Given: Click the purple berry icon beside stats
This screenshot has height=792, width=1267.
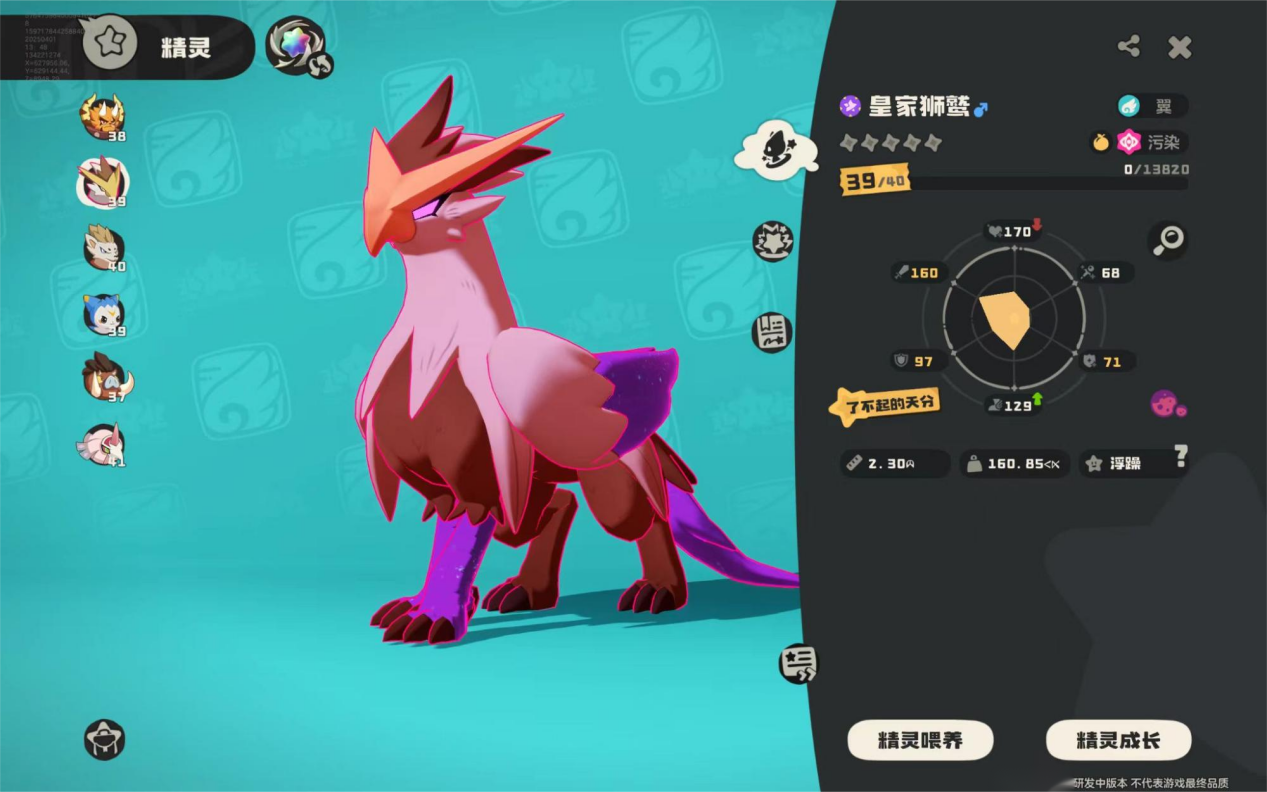Looking at the screenshot, I should (1166, 404).
